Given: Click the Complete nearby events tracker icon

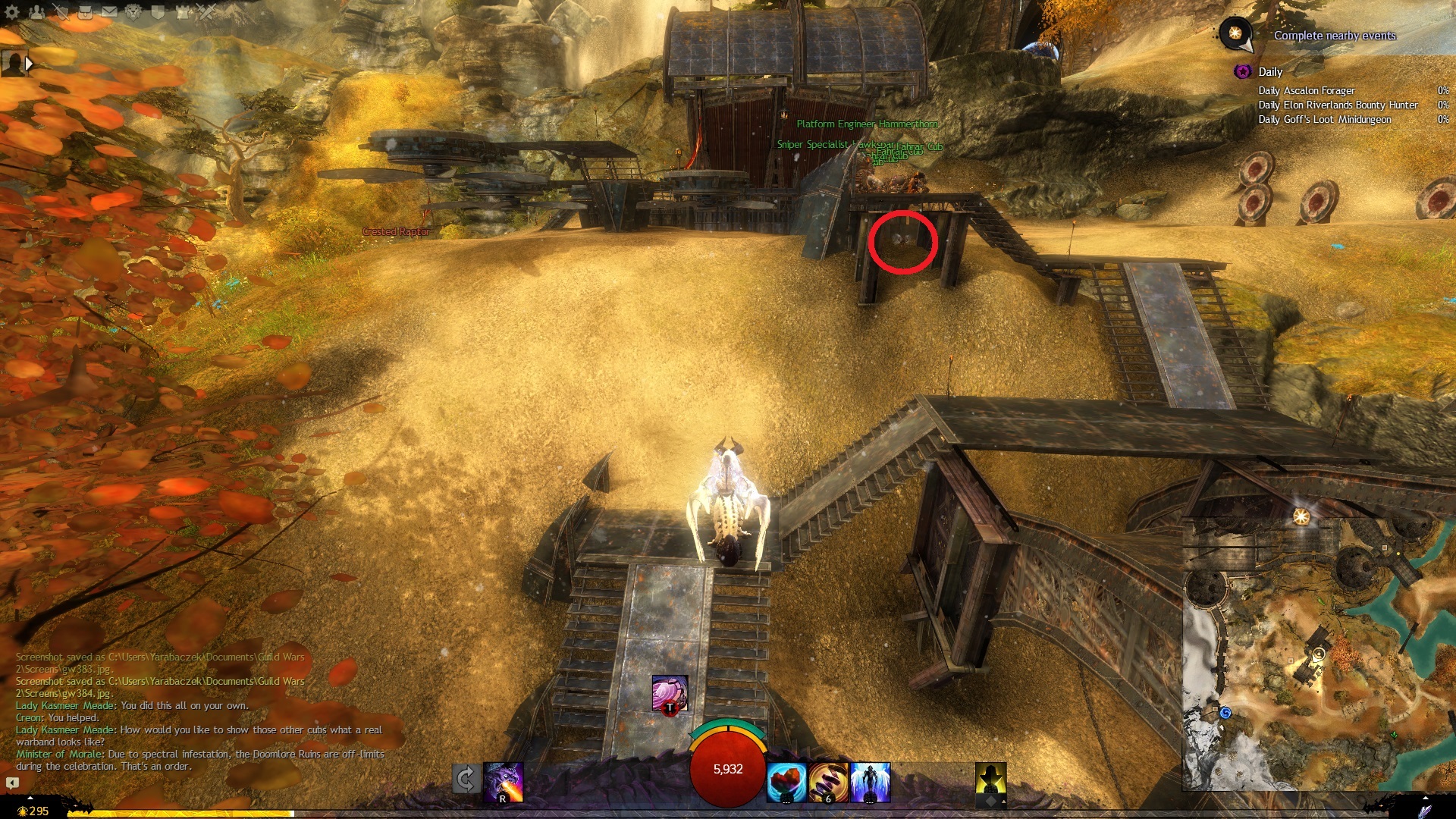Looking at the screenshot, I should 1235,33.
